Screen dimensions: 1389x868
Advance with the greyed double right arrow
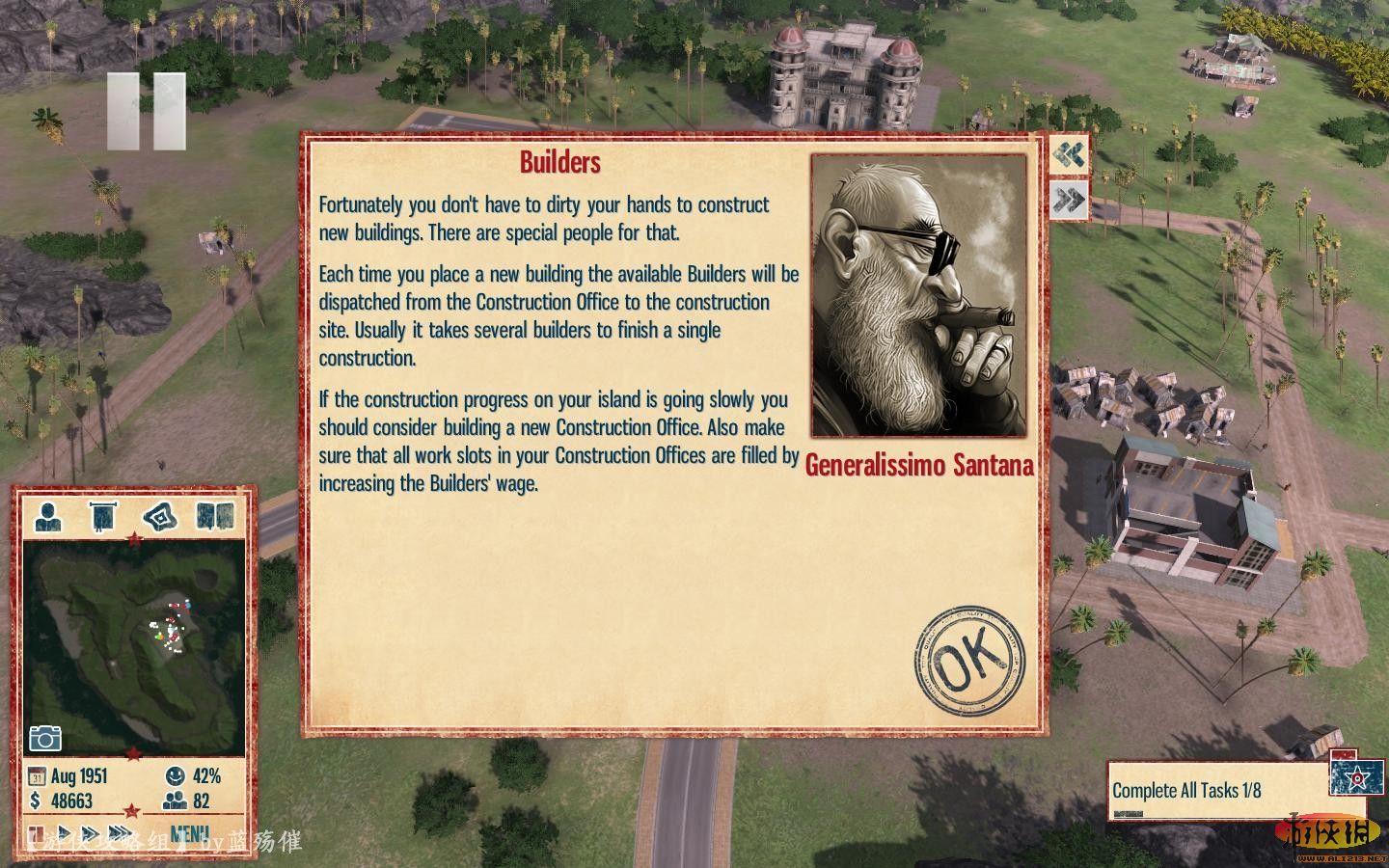coord(1069,200)
